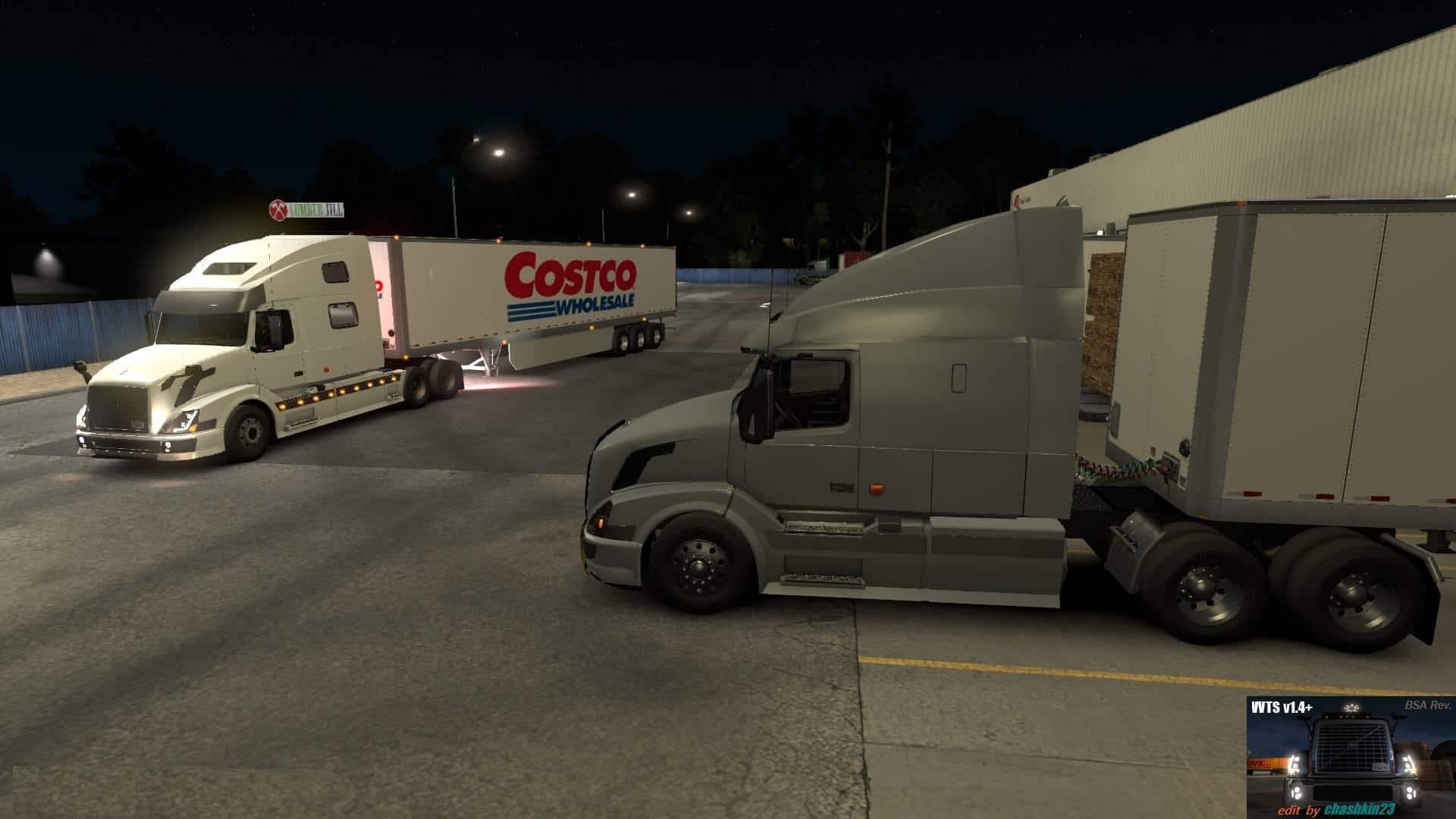Select the WTS v1.4+ truck thumbnail

pyautogui.click(x=1351, y=758)
